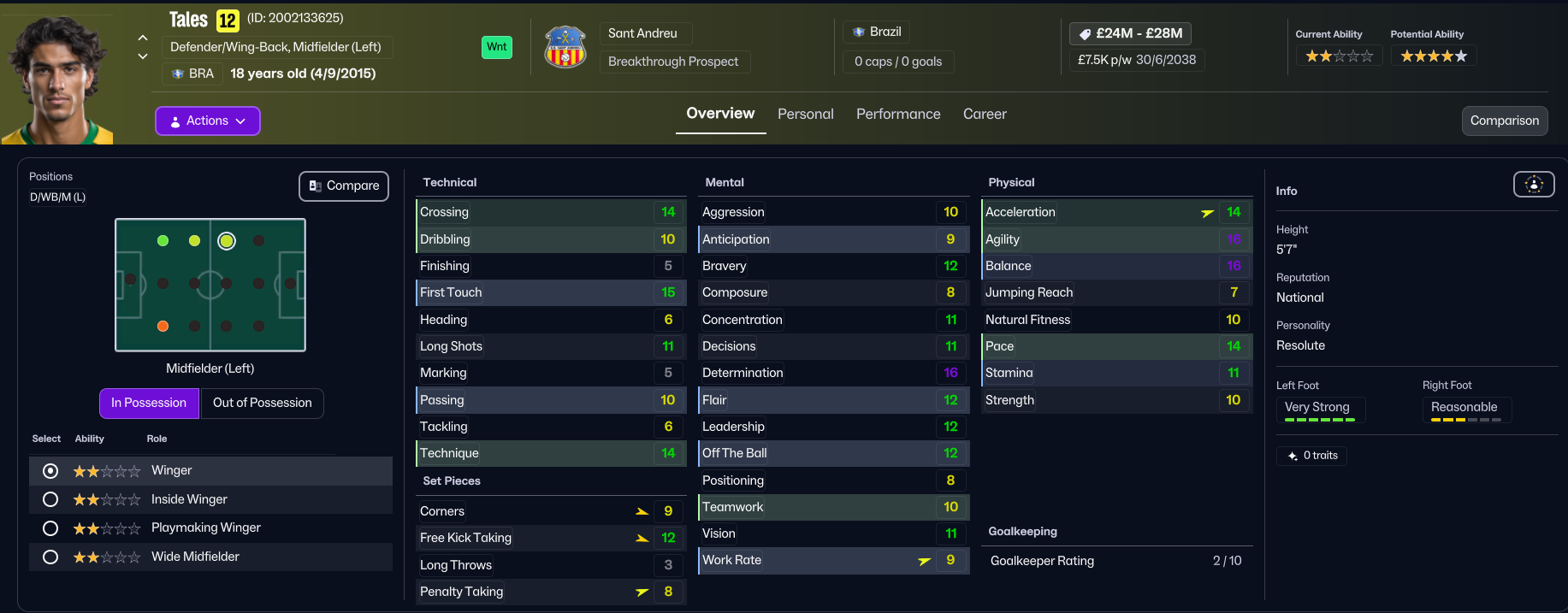This screenshot has height=613, width=1568.
Task: Open the Brazil nation link
Action: [x=877, y=32]
